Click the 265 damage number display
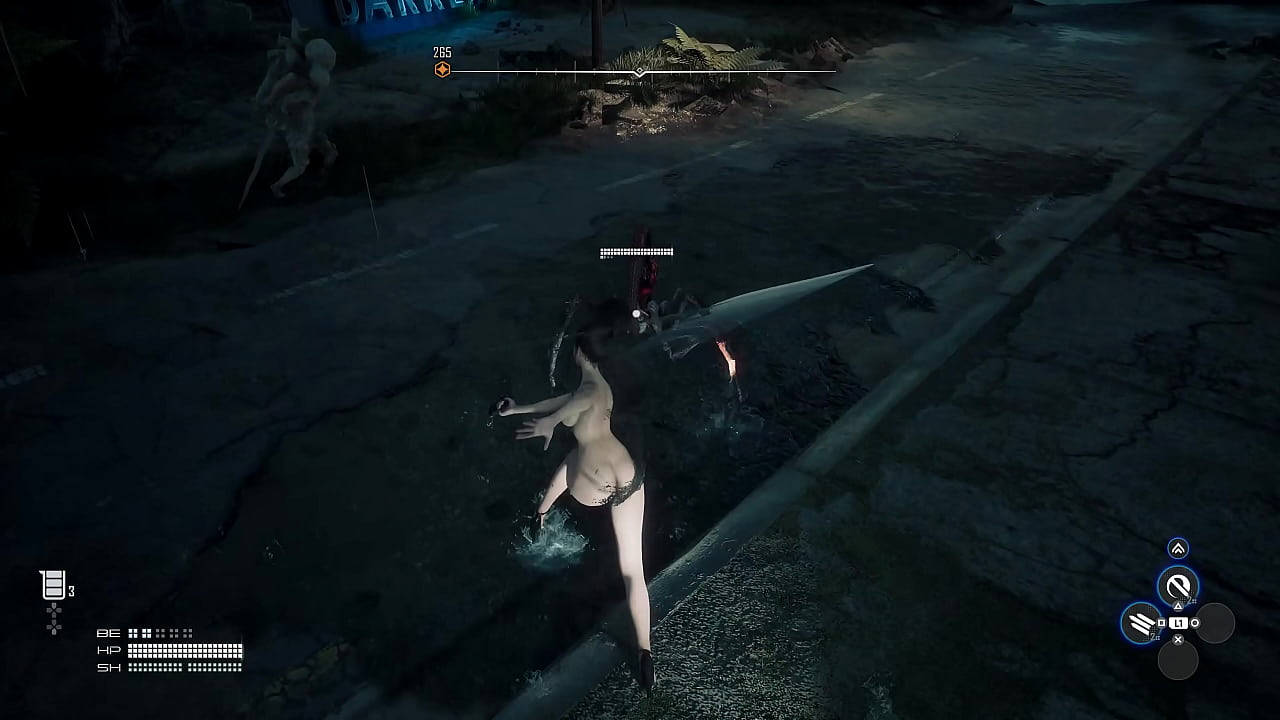The height and width of the screenshot is (720, 1280). click(x=440, y=50)
